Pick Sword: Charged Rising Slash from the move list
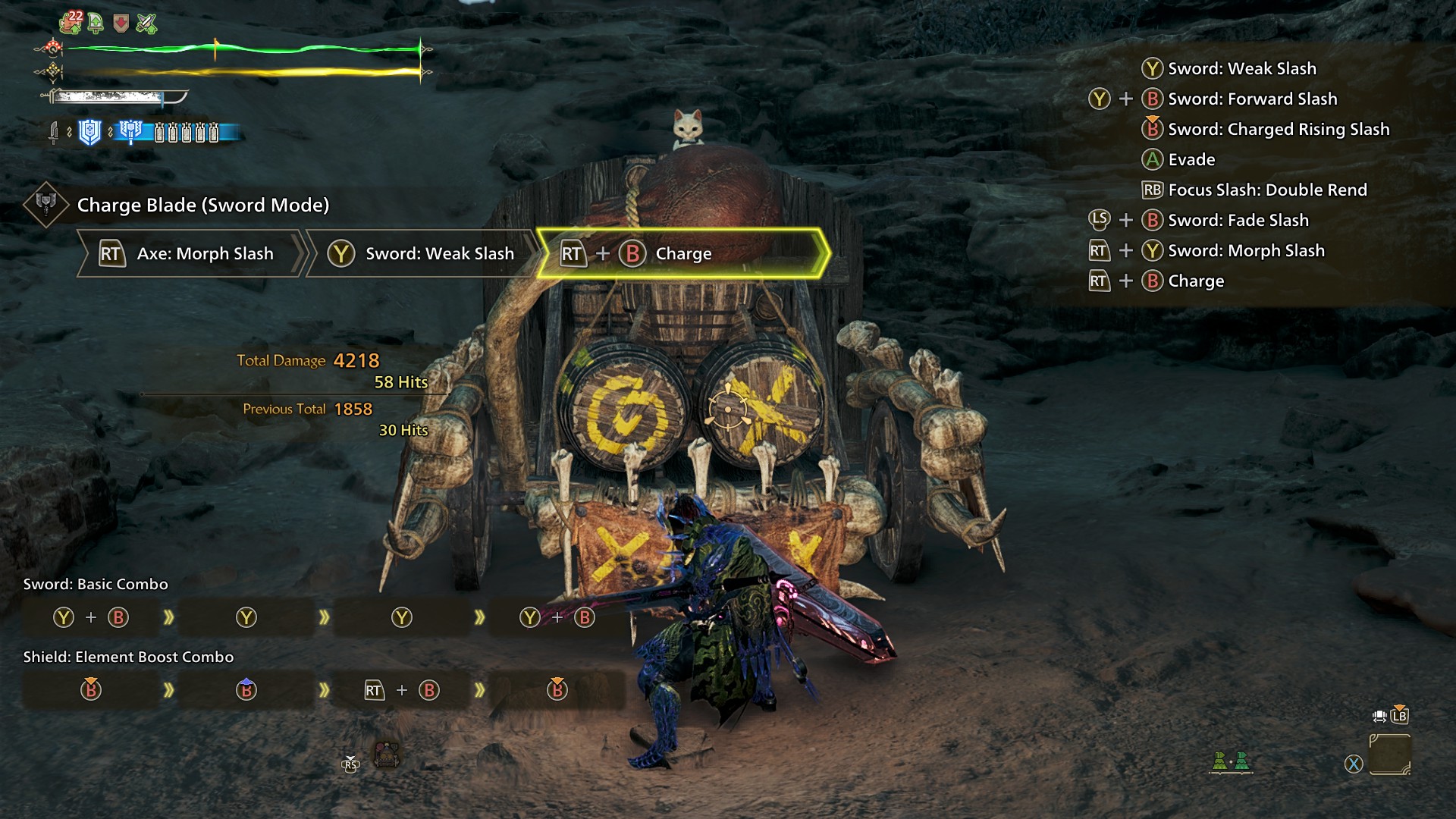 point(1279,130)
